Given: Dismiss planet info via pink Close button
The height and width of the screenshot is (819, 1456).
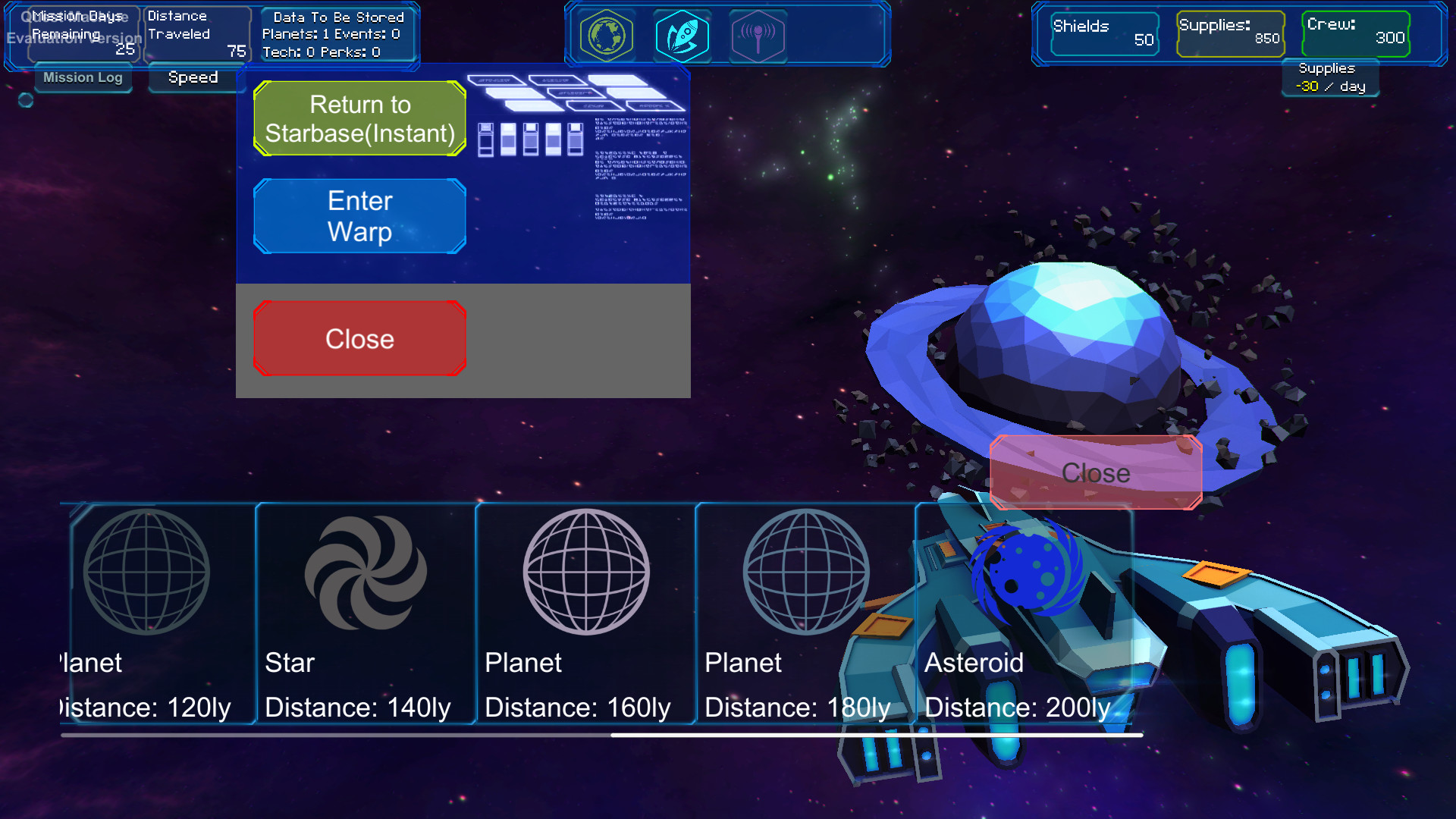Looking at the screenshot, I should [x=1095, y=472].
